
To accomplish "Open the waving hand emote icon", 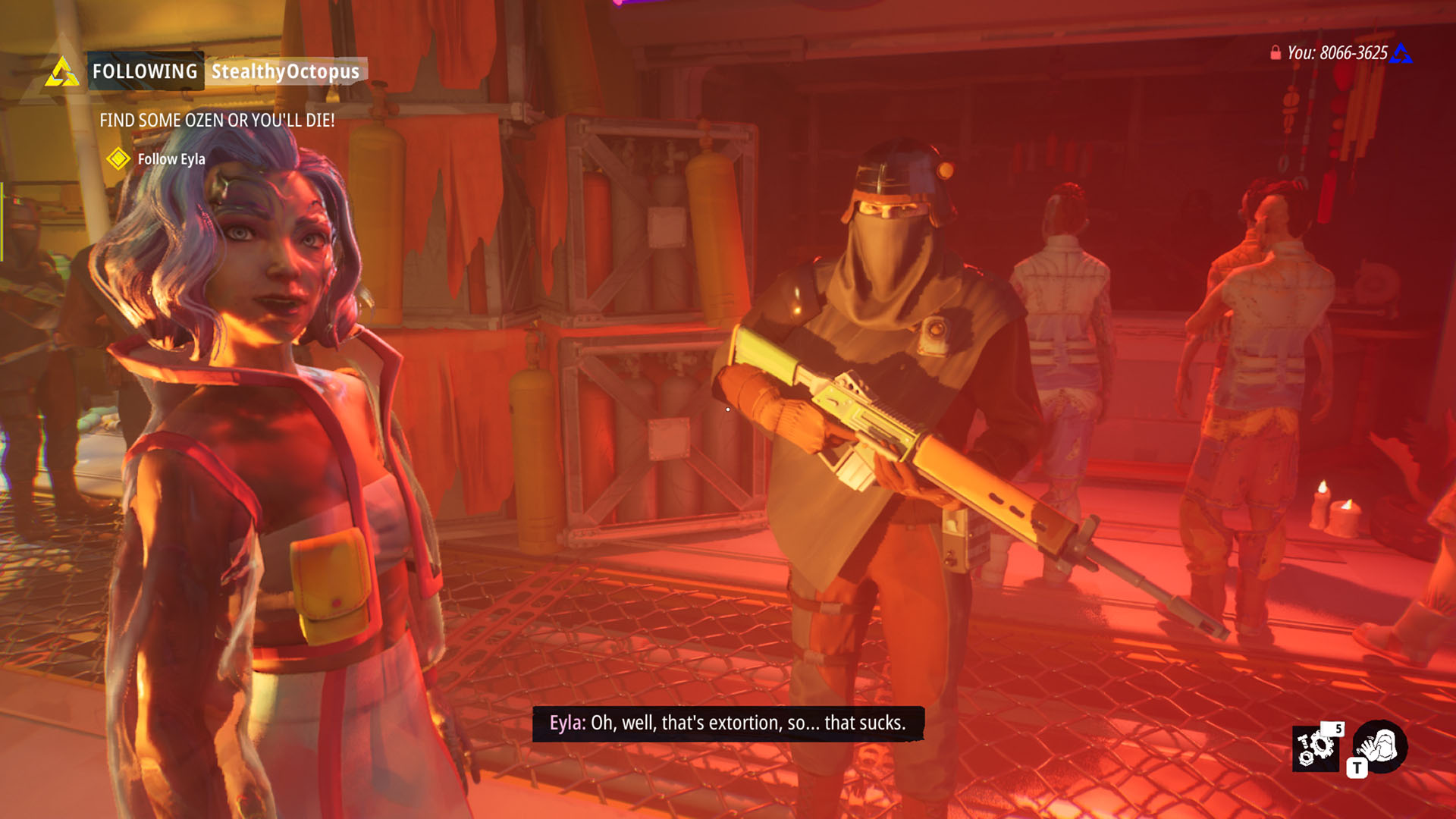I will [x=1380, y=746].
